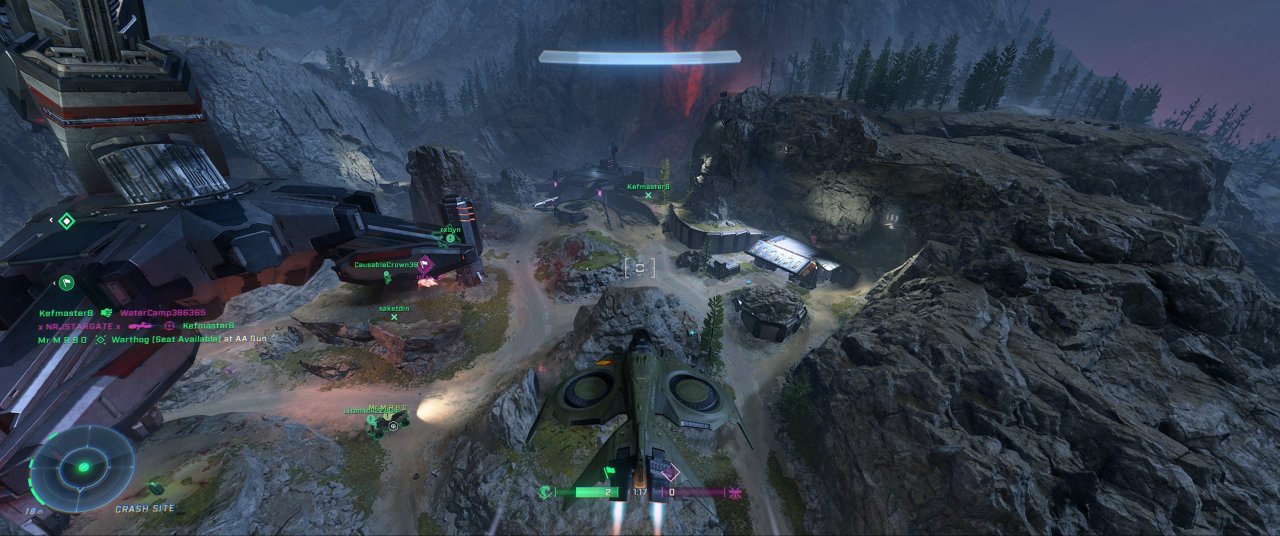1280x536 pixels.
Task: Select the green diamond waypoint marker
Action: click(66, 221)
